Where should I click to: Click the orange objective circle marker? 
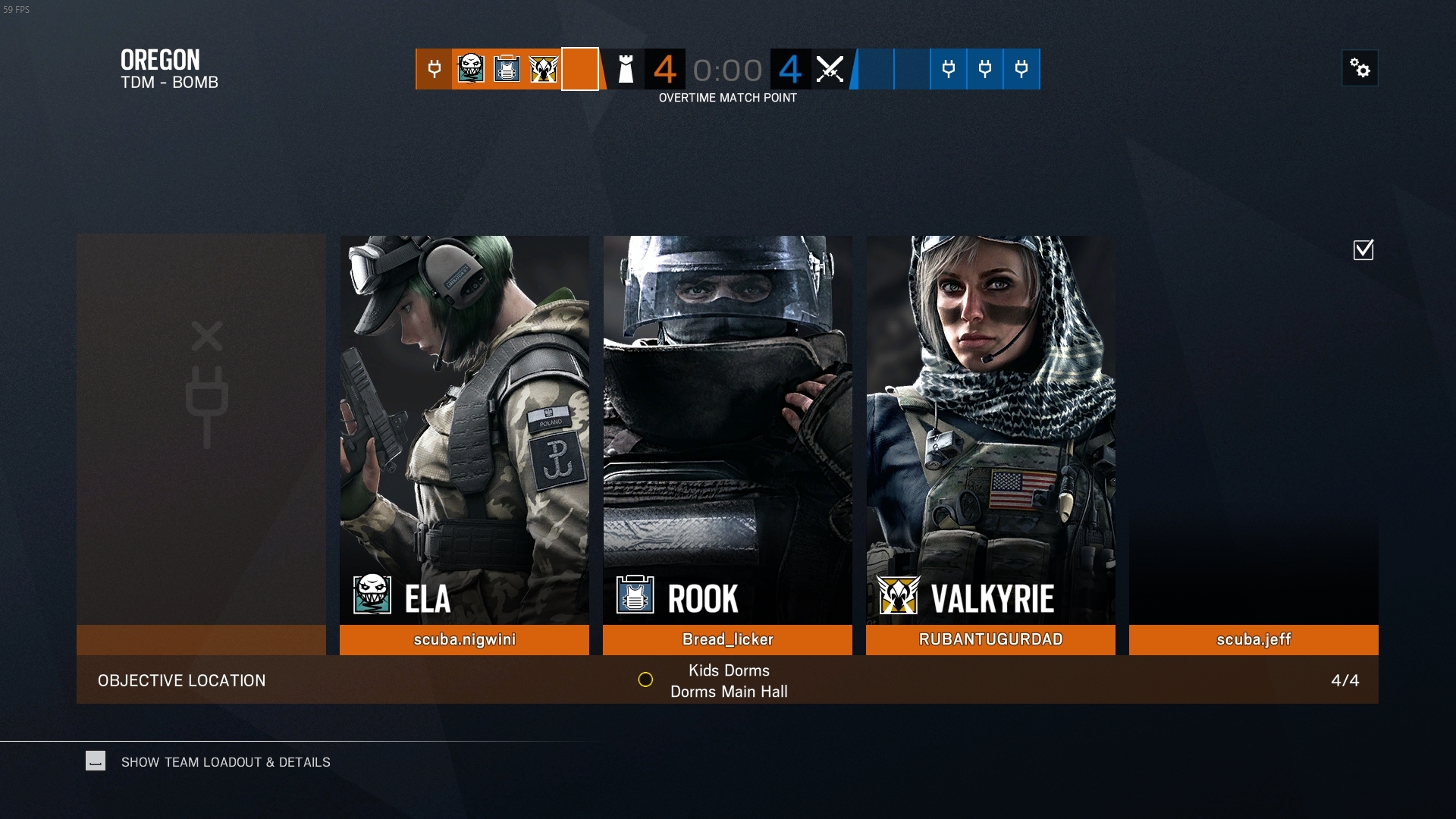[645, 680]
